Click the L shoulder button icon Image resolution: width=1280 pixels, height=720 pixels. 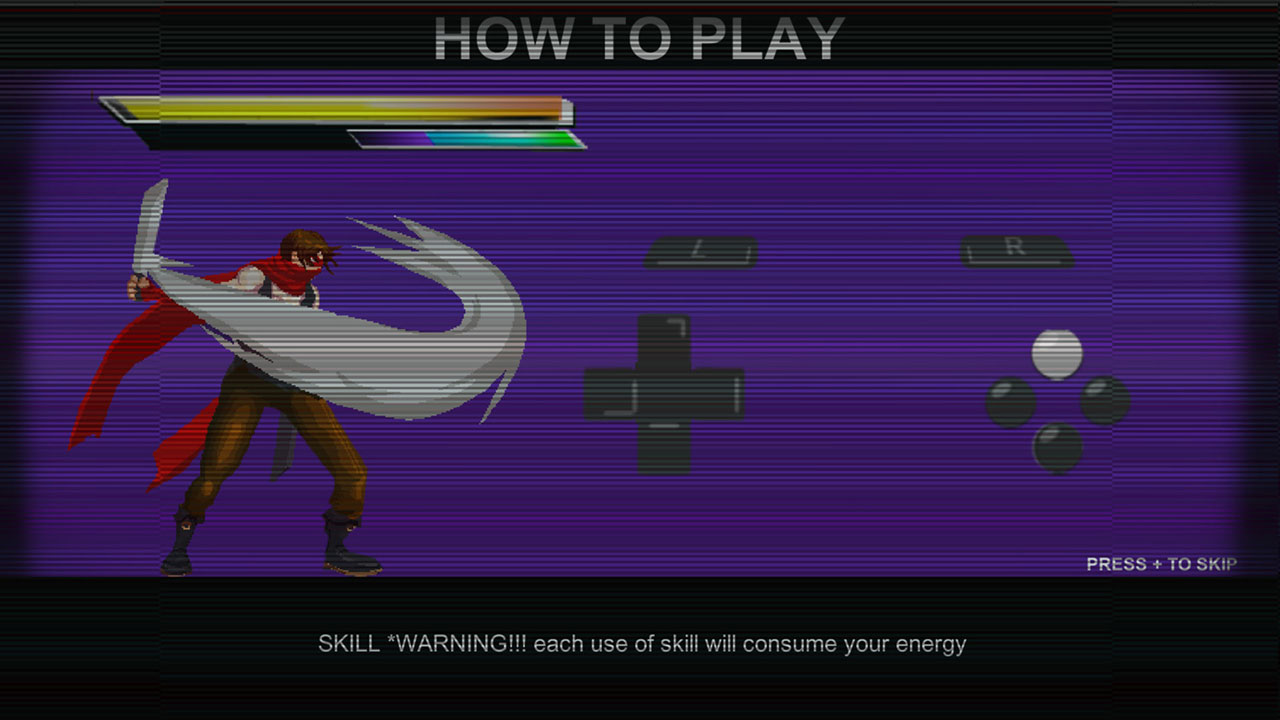click(x=702, y=253)
